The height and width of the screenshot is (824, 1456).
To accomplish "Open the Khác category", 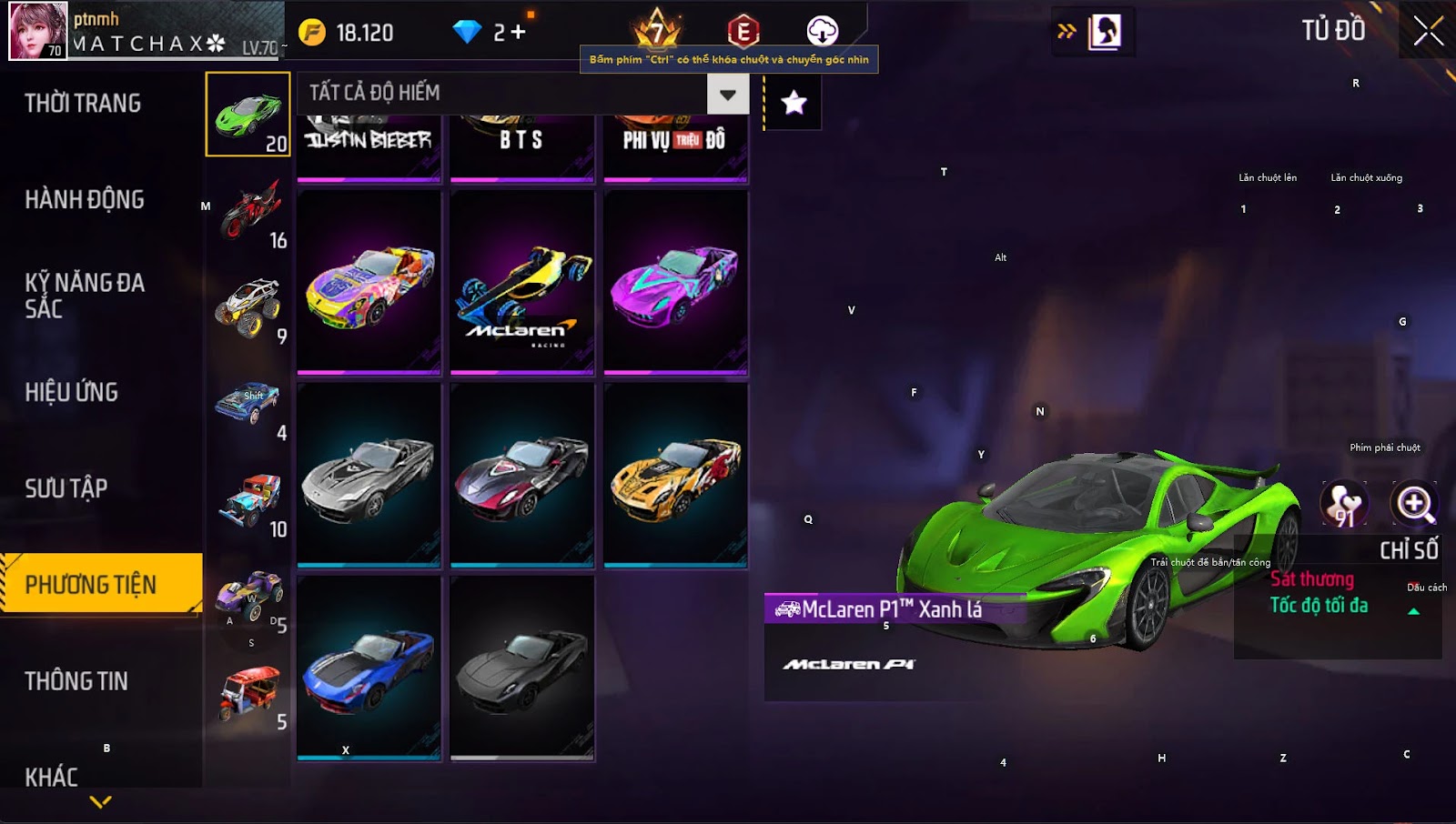I will tap(52, 776).
